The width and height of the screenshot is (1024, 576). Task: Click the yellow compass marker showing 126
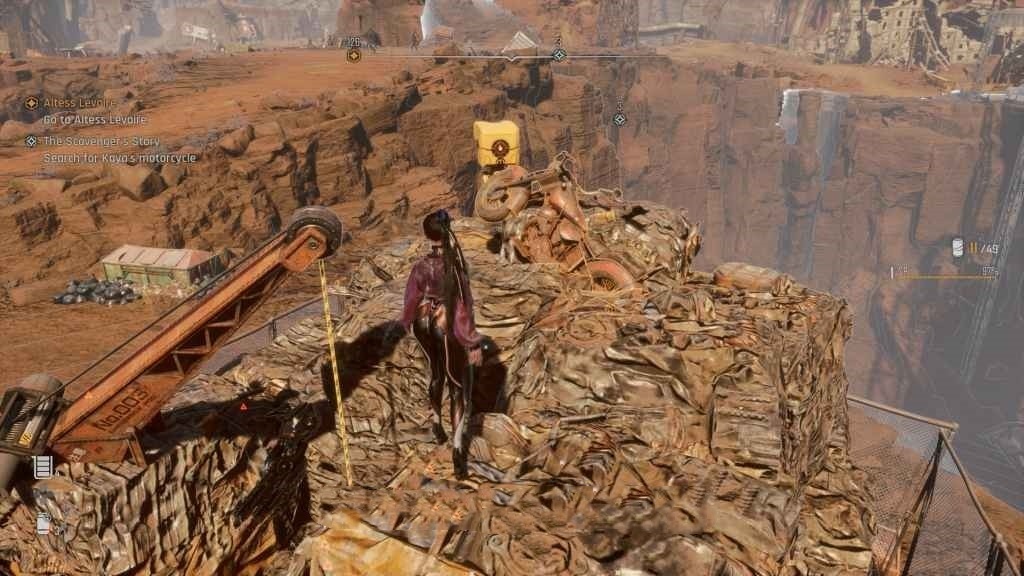tap(353, 54)
